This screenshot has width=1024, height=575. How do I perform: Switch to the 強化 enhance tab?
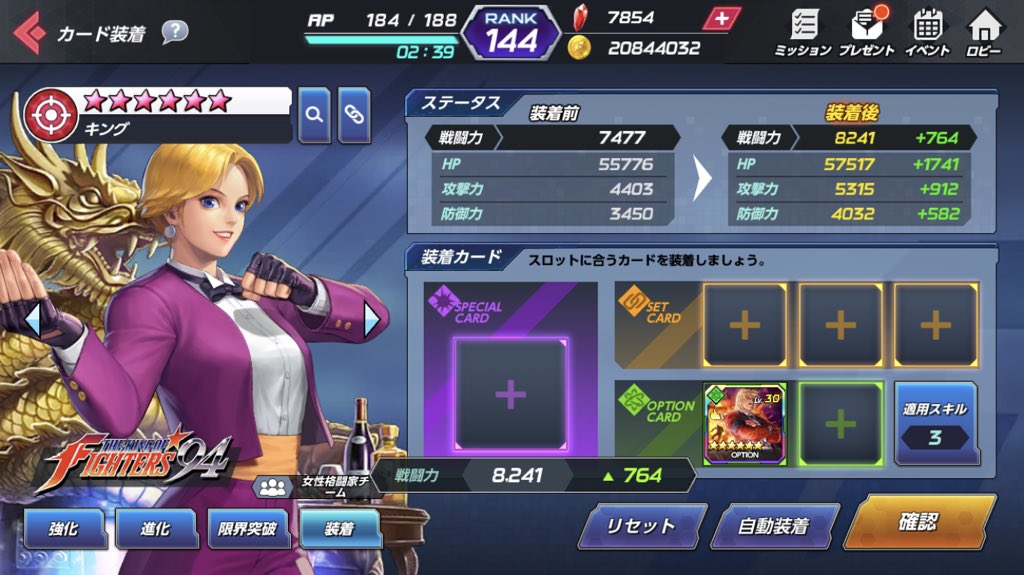(x=64, y=530)
